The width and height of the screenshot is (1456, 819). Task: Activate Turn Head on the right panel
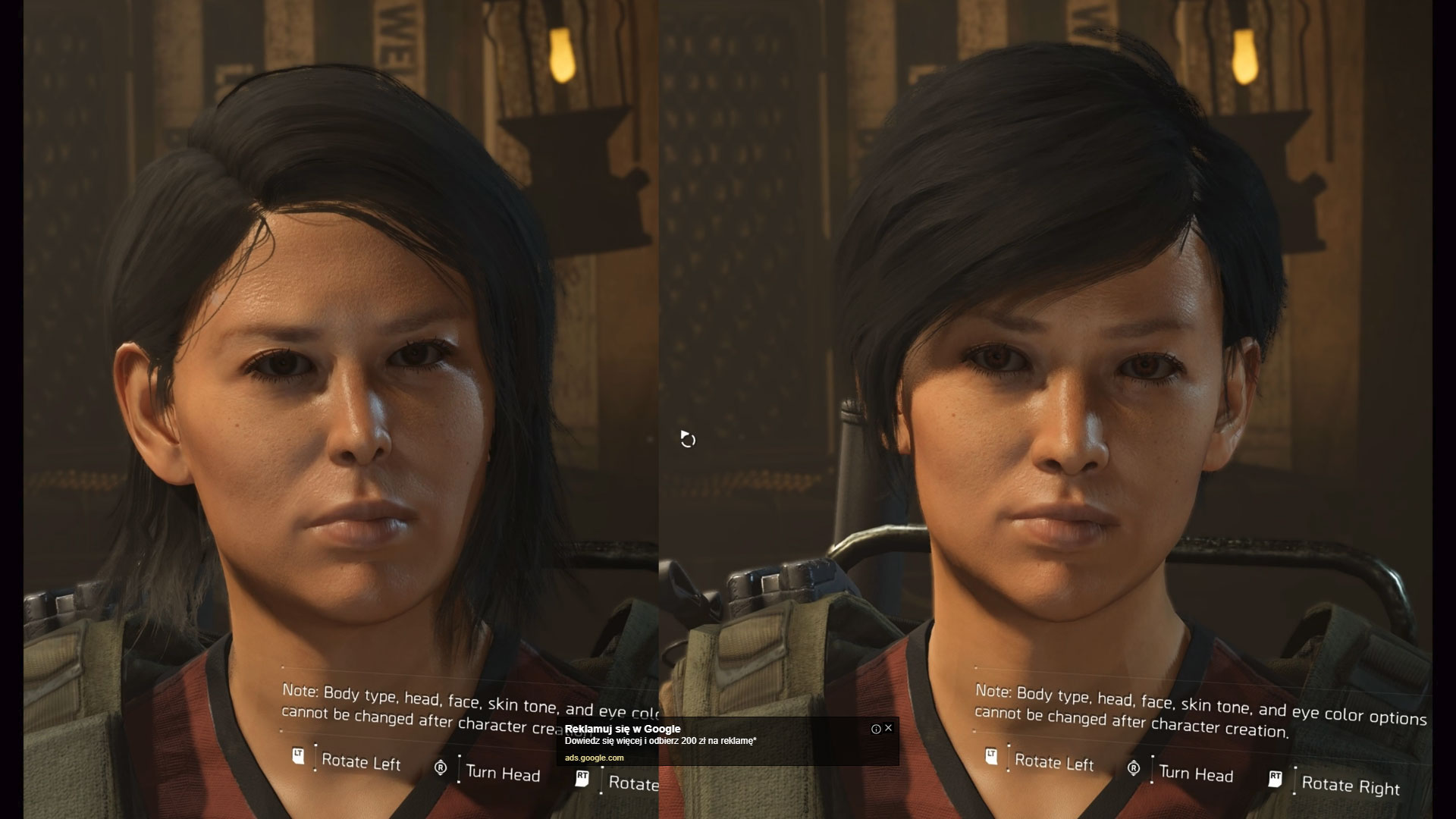pyautogui.click(x=1197, y=775)
